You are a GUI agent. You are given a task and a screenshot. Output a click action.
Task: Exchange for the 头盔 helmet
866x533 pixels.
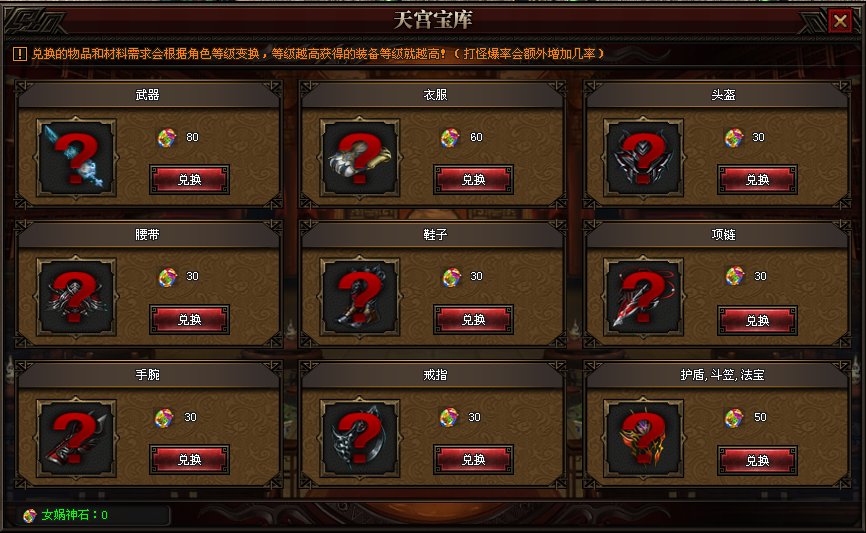[x=757, y=180]
